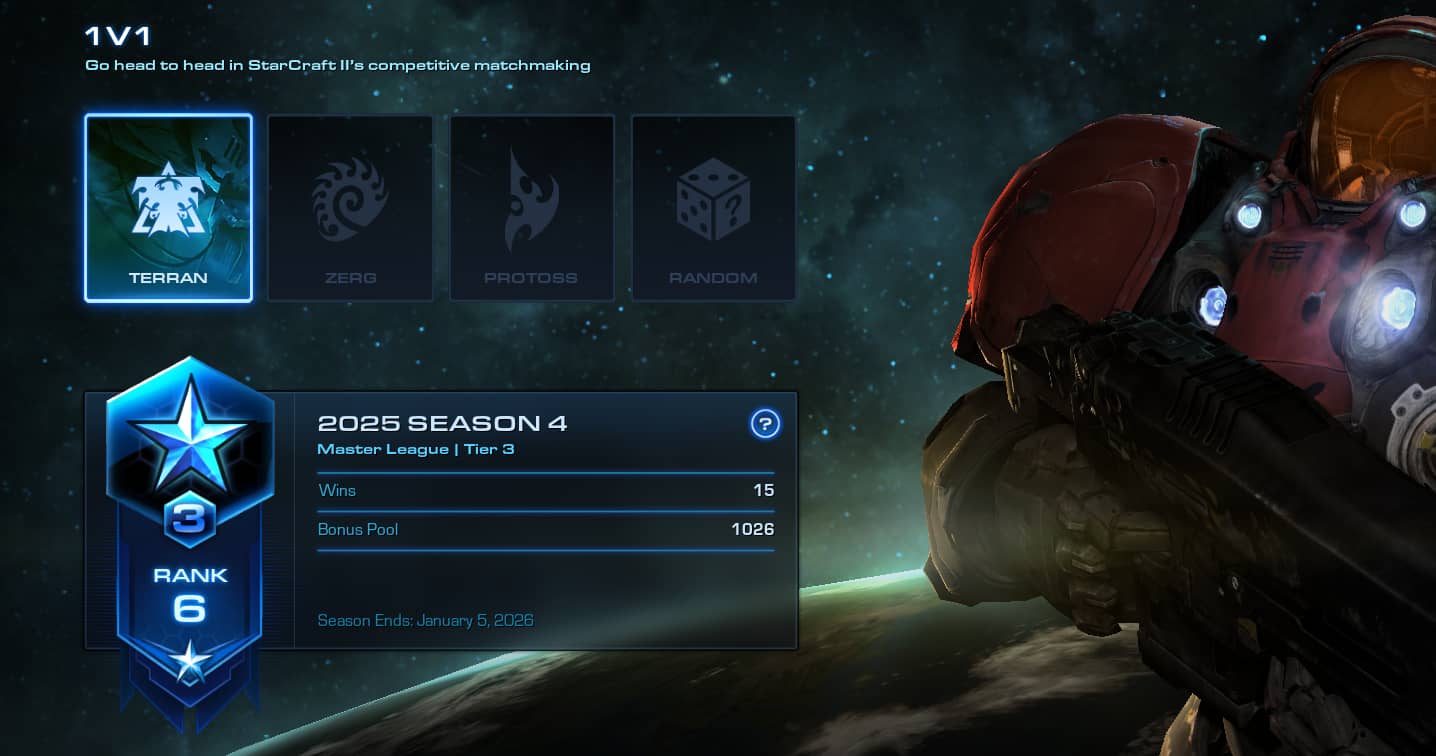The image size is (1436, 756).
Task: Pick the Protoss race tile
Action: [x=531, y=208]
